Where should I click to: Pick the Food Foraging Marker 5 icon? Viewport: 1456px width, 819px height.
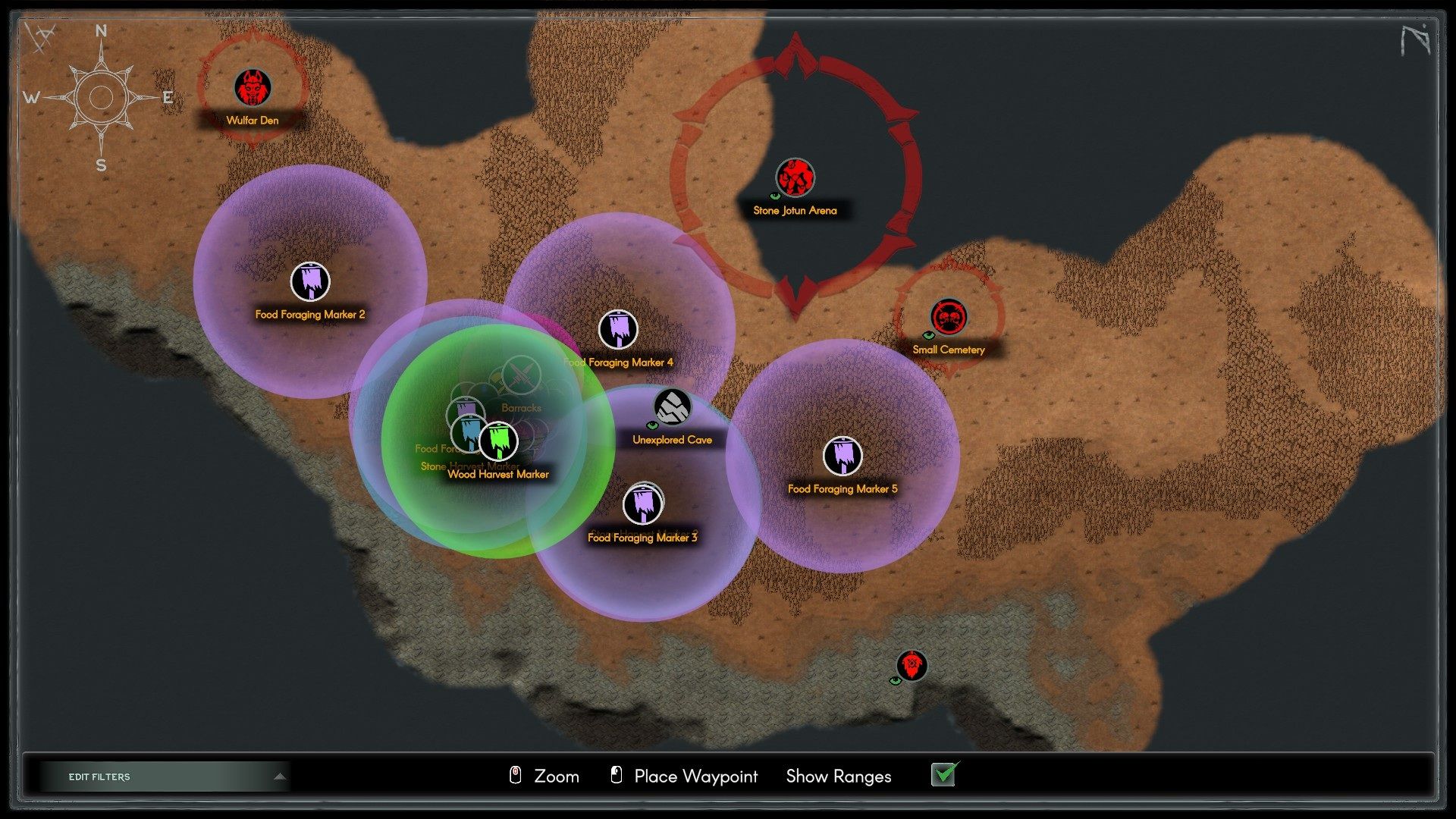[x=842, y=456]
